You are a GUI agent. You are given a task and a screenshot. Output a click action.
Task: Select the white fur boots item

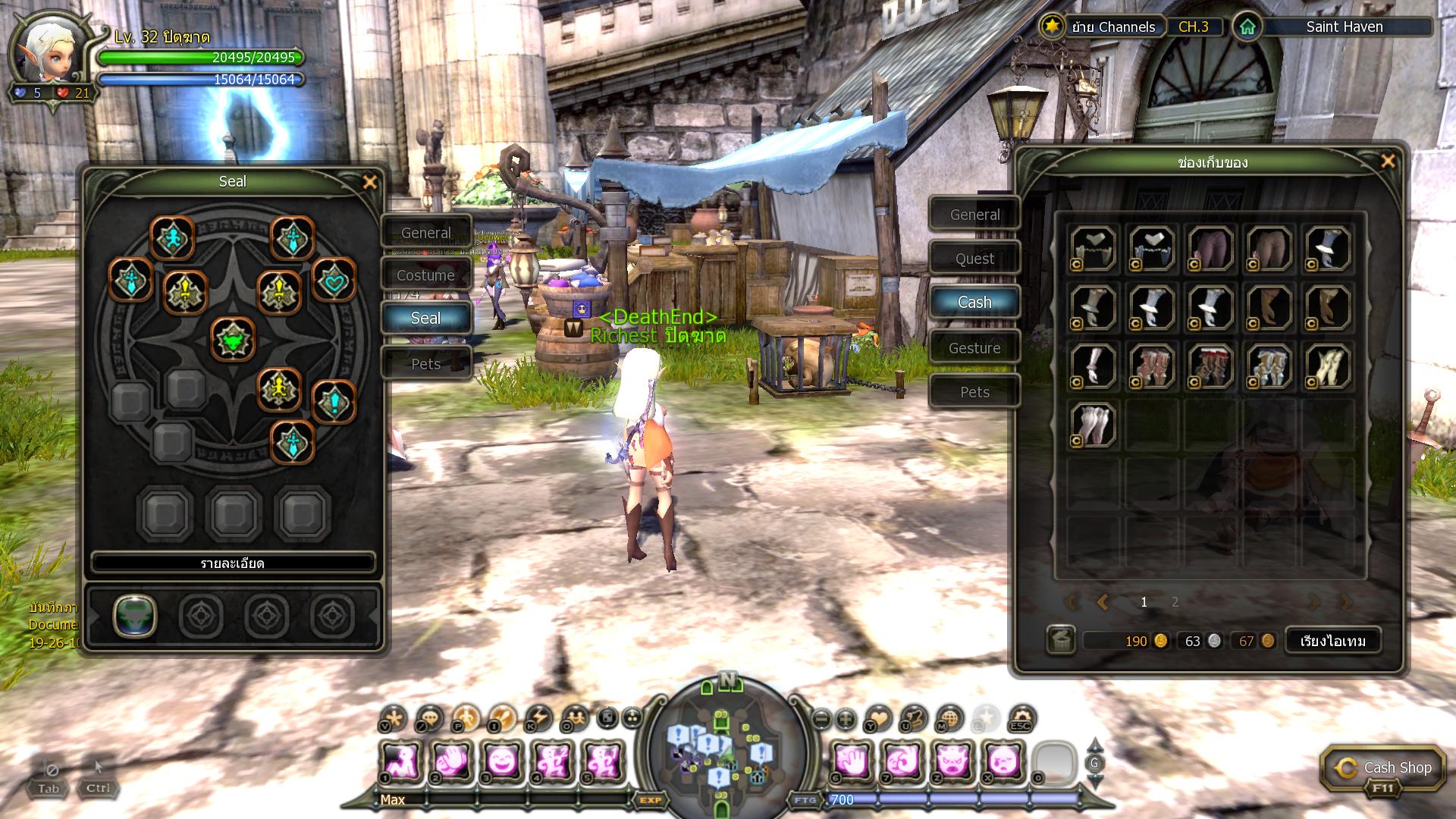pyautogui.click(x=1093, y=425)
